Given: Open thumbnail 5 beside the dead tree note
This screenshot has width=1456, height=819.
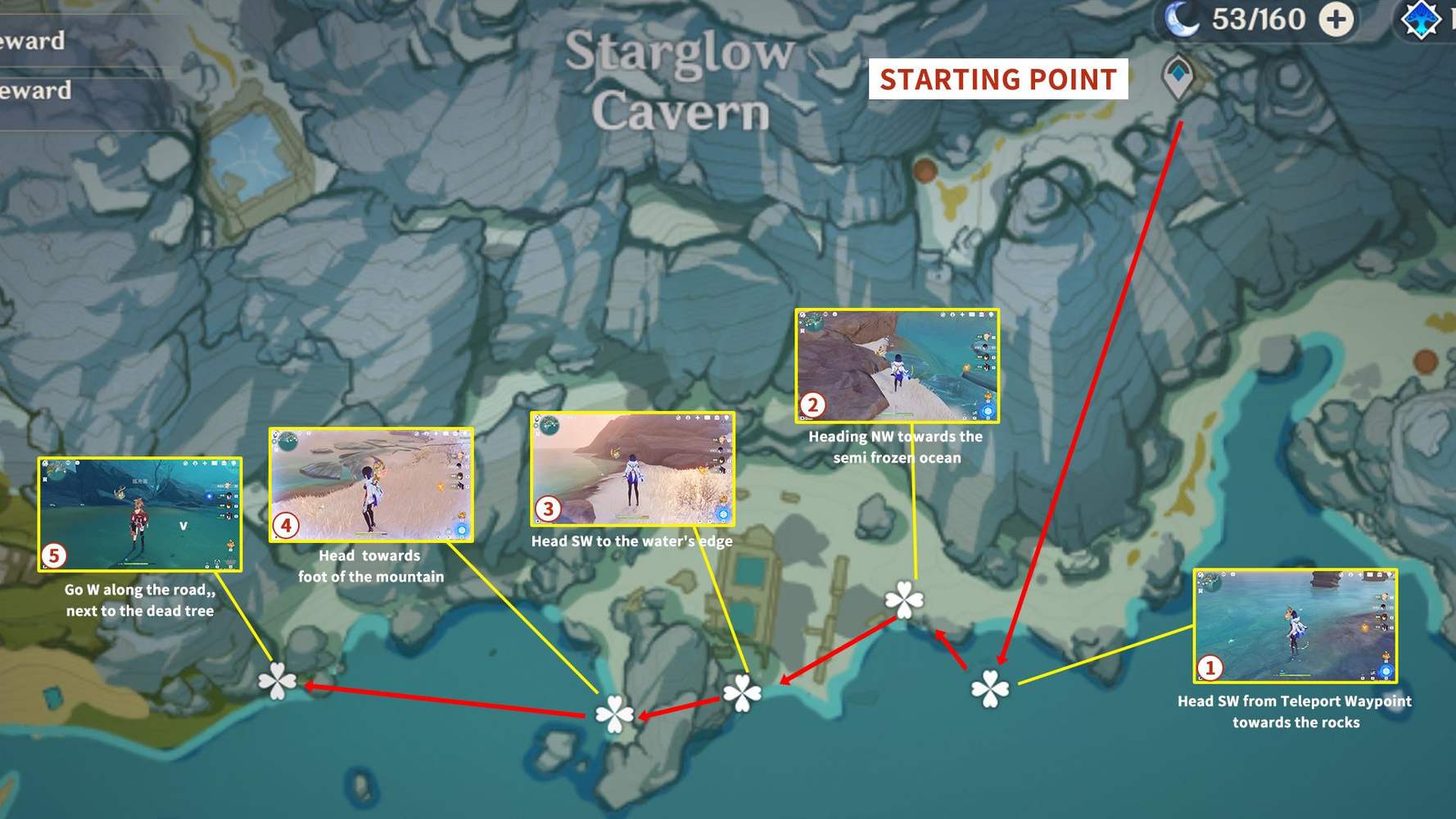Looking at the screenshot, I should (140, 514).
